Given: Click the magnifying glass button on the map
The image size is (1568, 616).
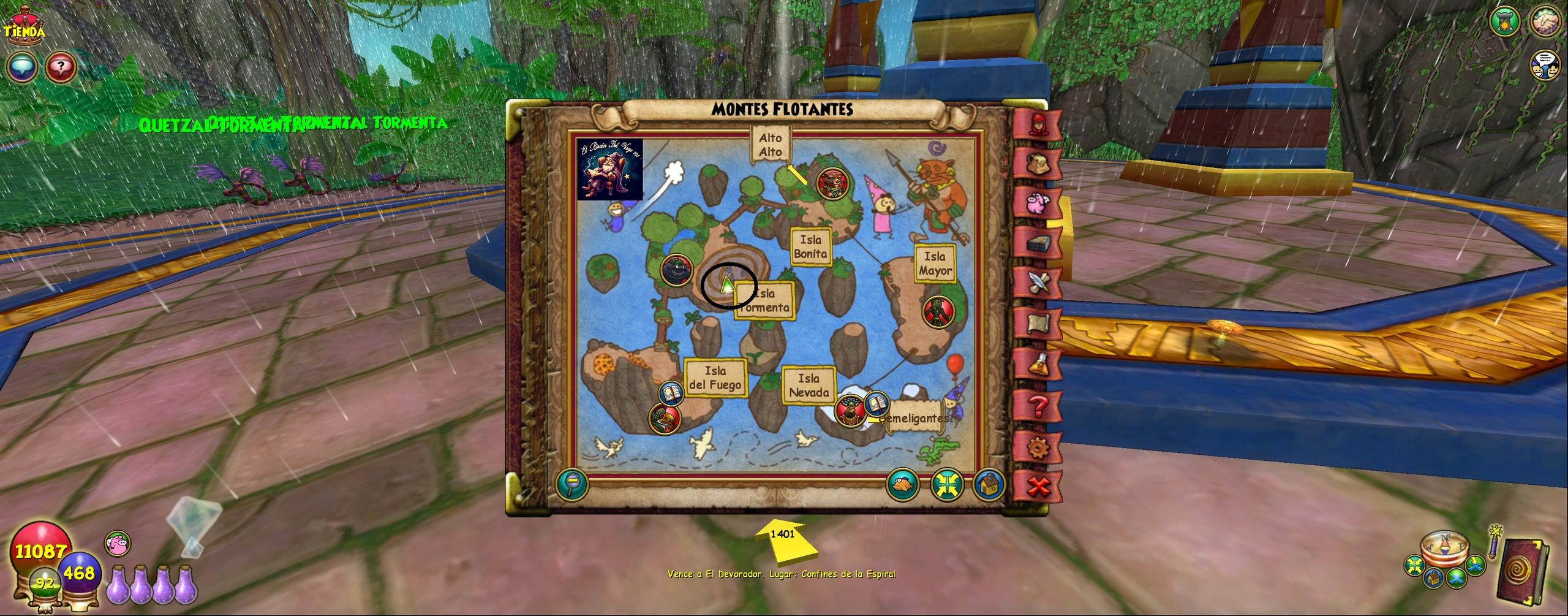Looking at the screenshot, I should click(572, 485).
